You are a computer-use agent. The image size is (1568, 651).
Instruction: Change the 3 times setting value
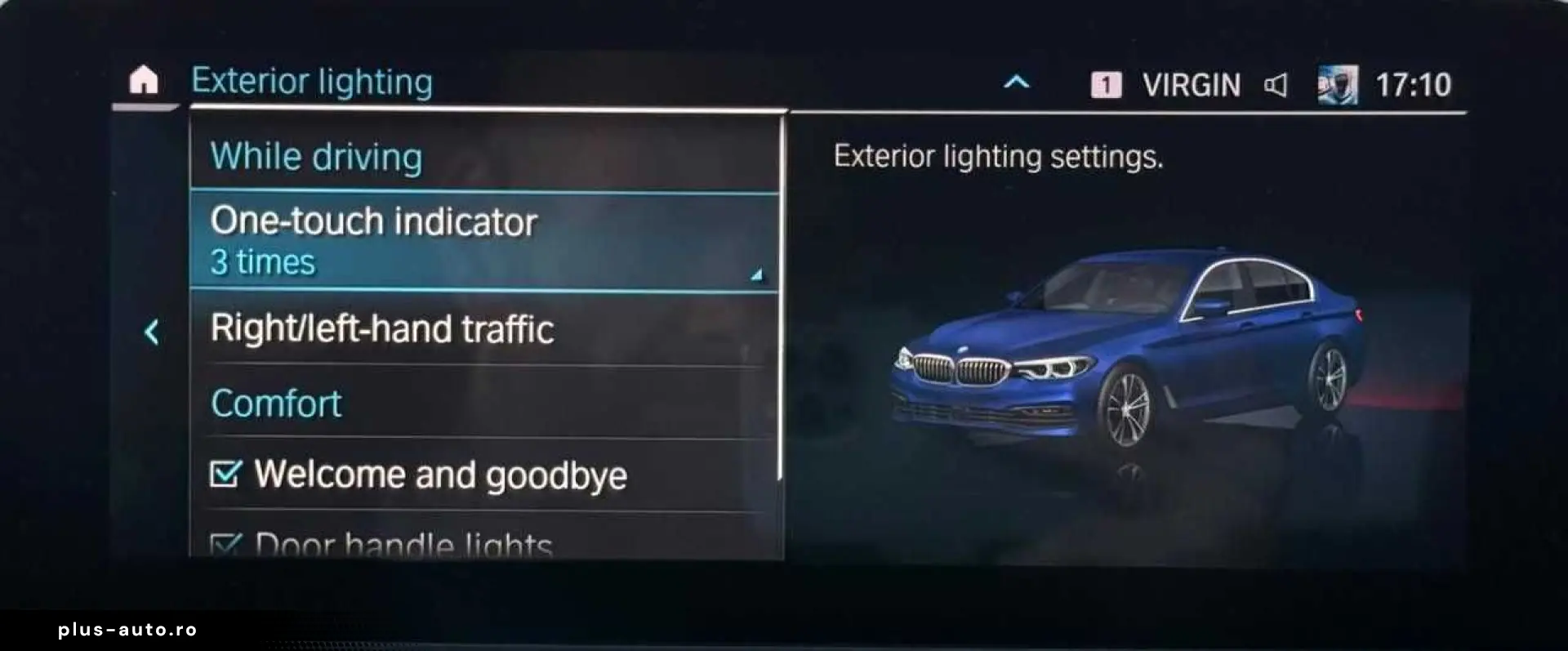tap(261, 261)
